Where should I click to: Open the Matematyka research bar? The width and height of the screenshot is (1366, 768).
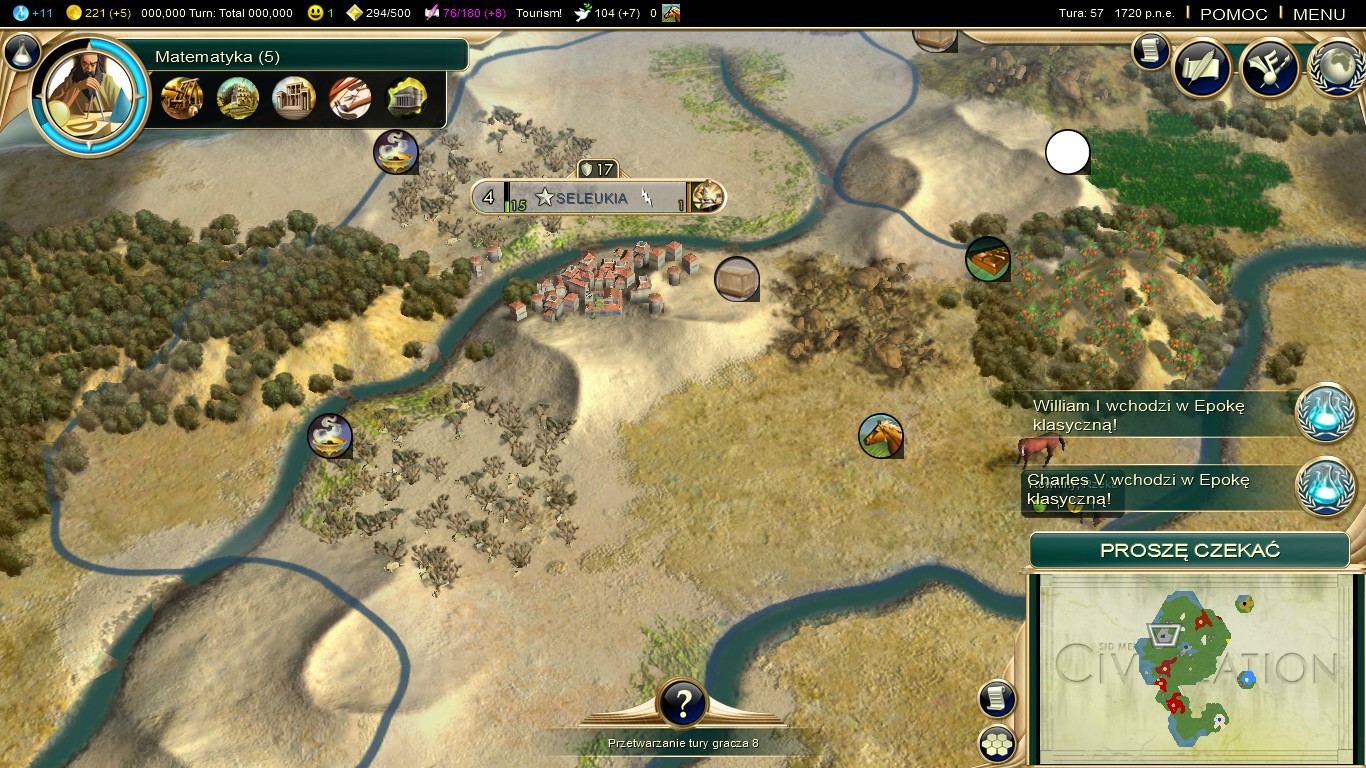pos(300,56)
